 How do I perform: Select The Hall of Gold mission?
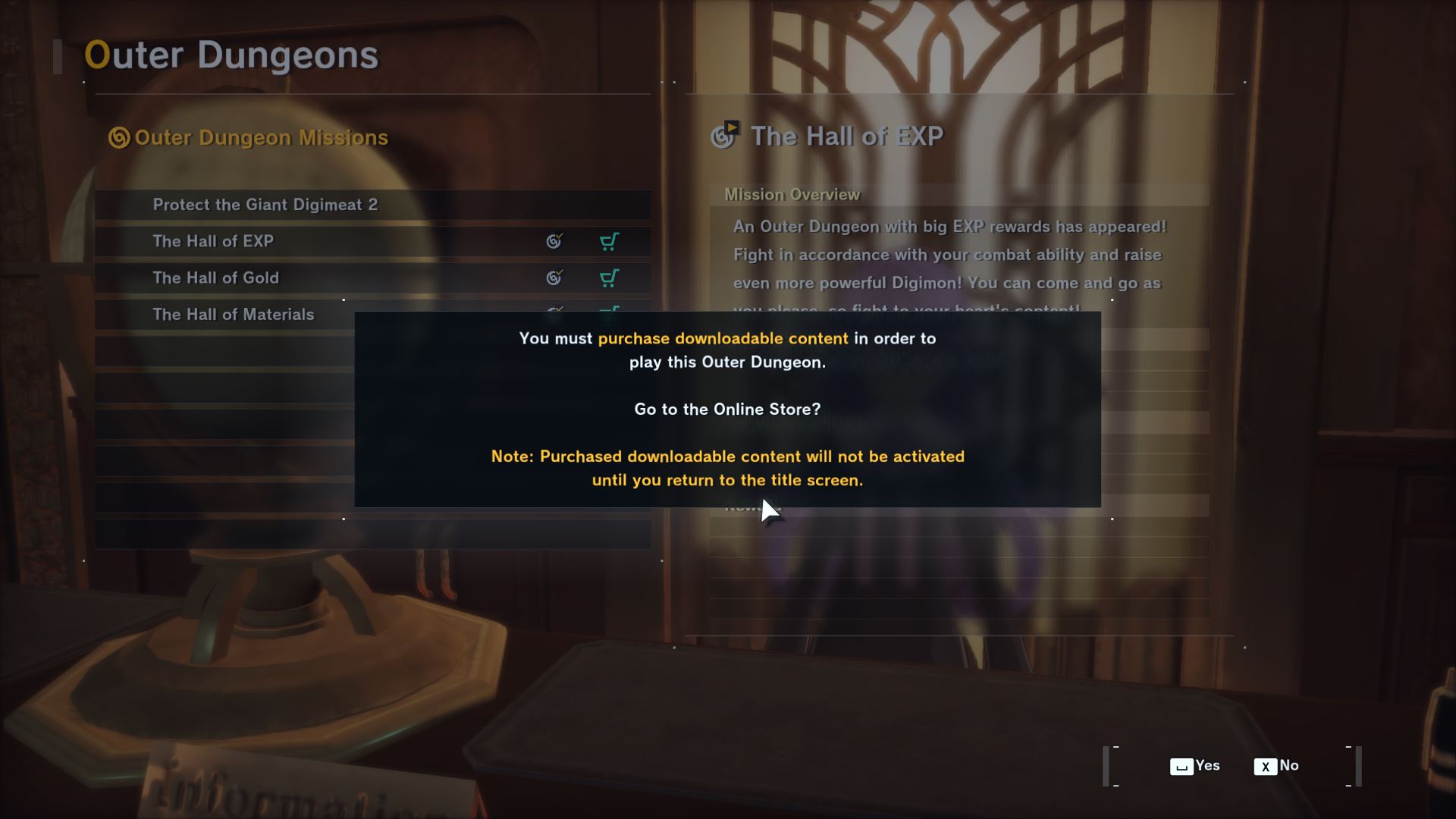coord(216,278)
